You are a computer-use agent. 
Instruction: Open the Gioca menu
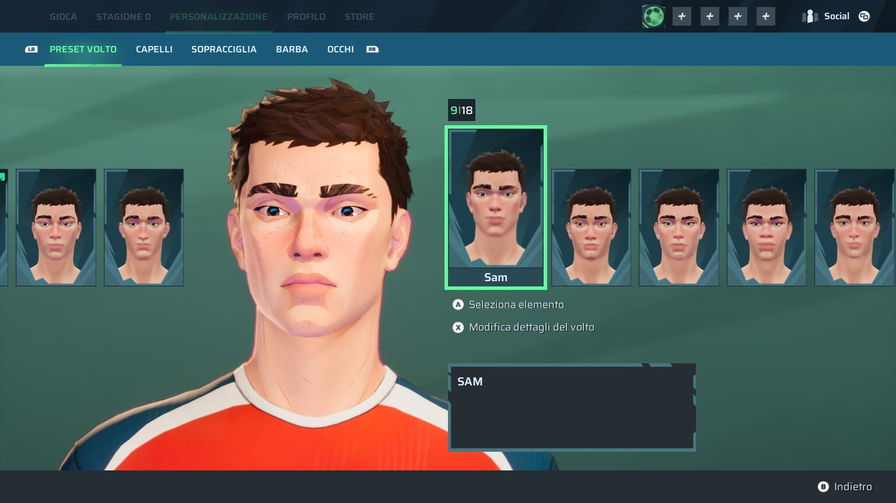63,17
